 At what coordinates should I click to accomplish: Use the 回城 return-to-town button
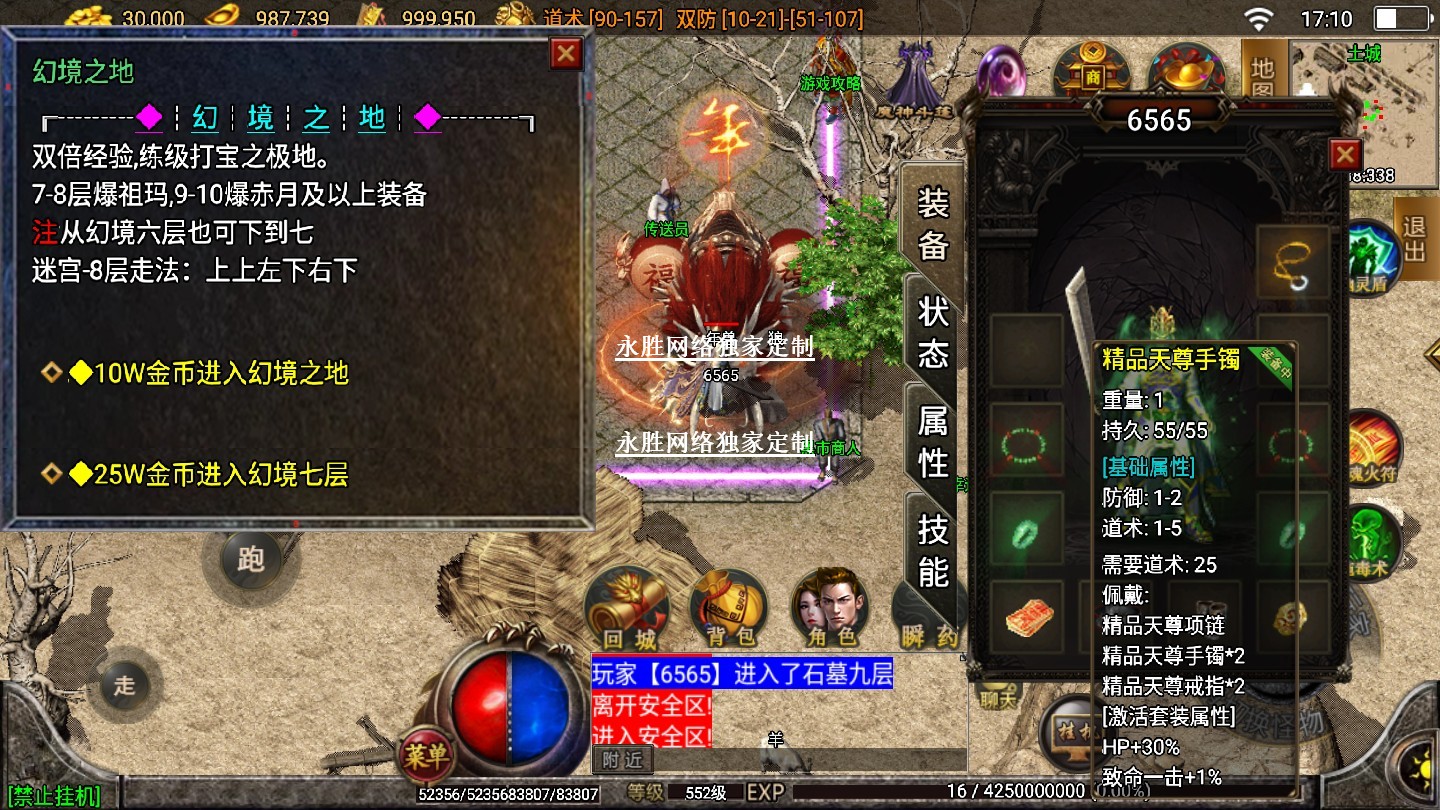[x=627, y=608]
